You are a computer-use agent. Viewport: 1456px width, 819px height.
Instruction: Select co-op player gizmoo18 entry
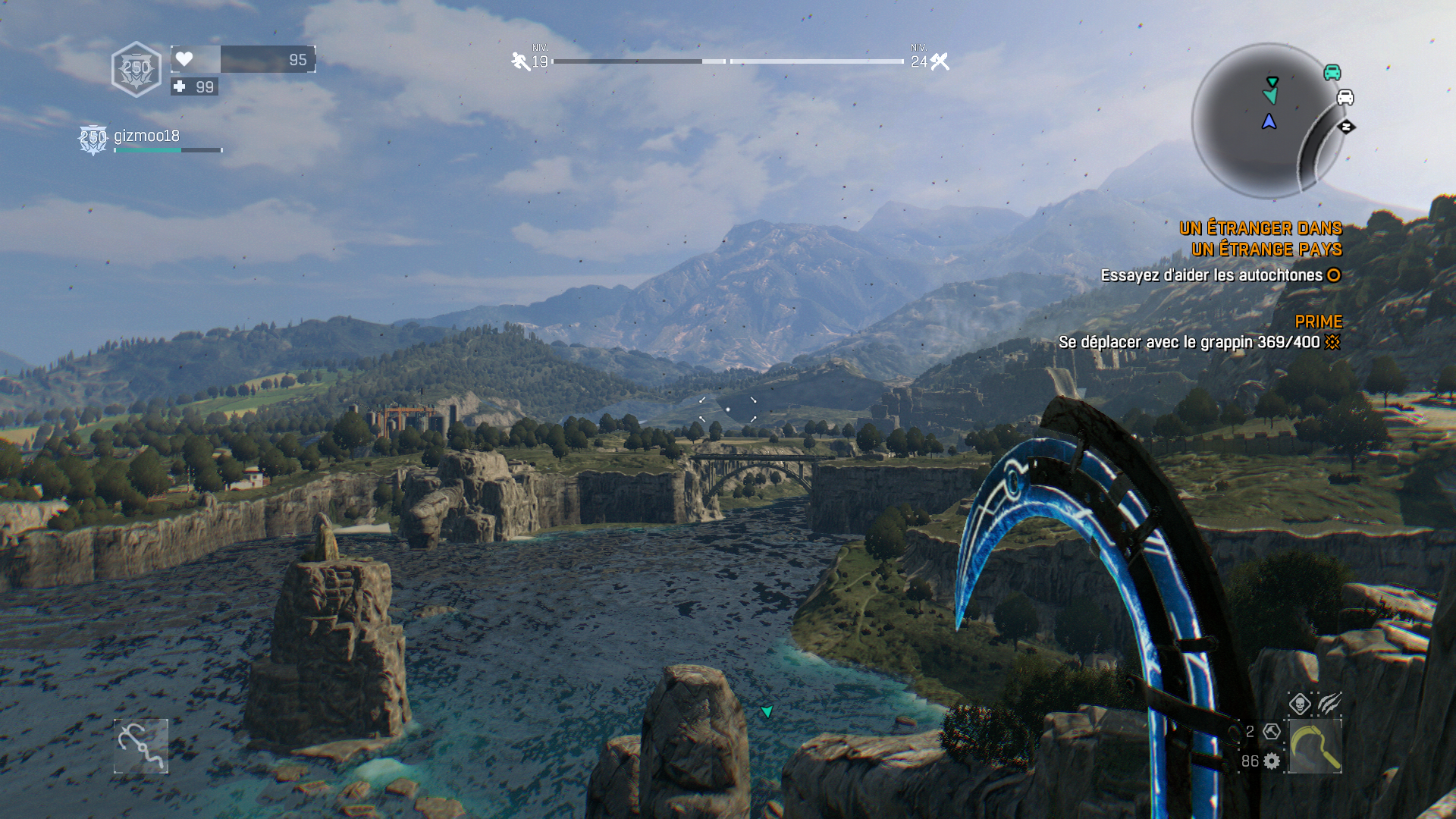tap(146, 136)
